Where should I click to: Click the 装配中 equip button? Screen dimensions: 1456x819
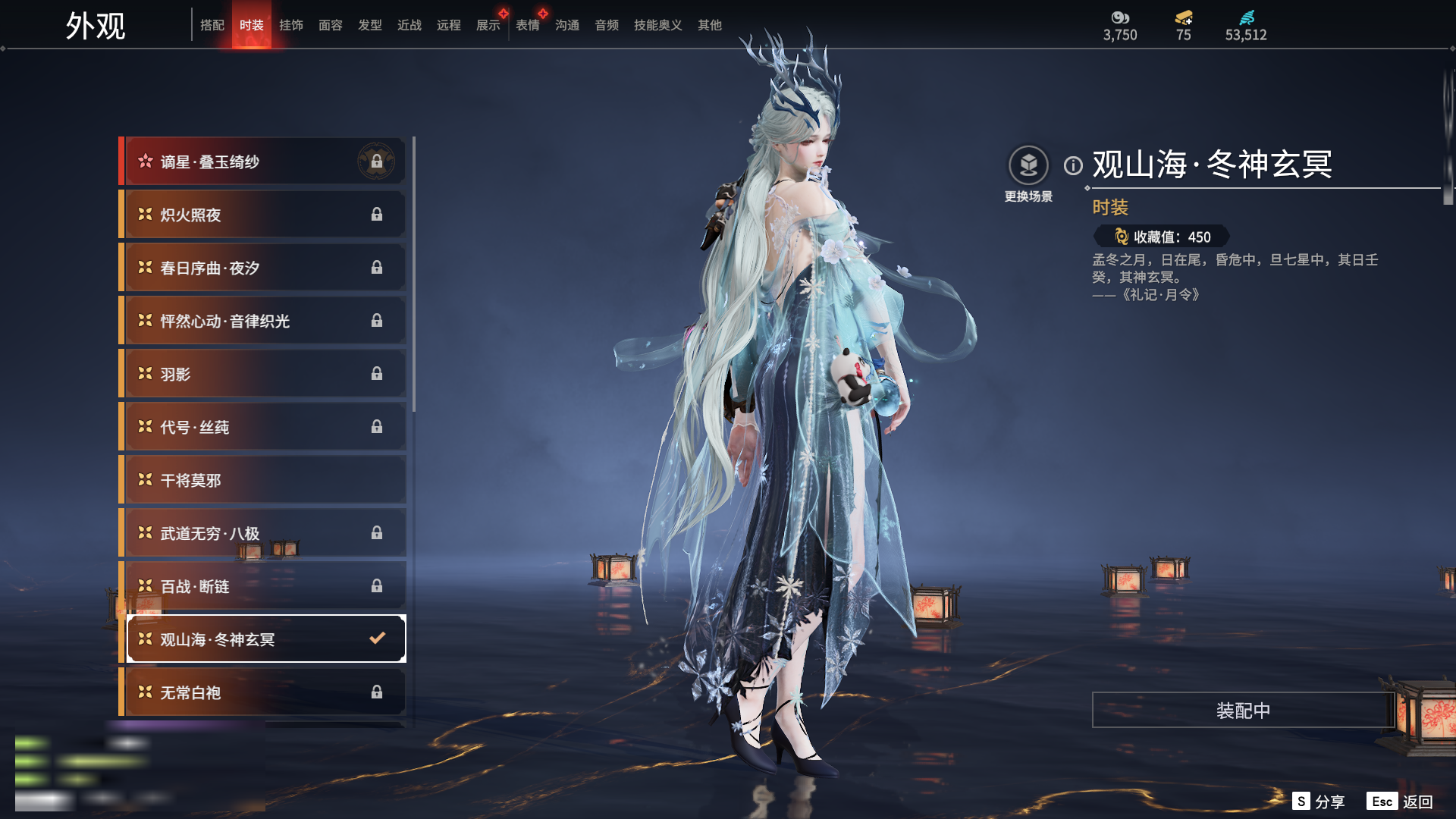[x=1243, y=711]
